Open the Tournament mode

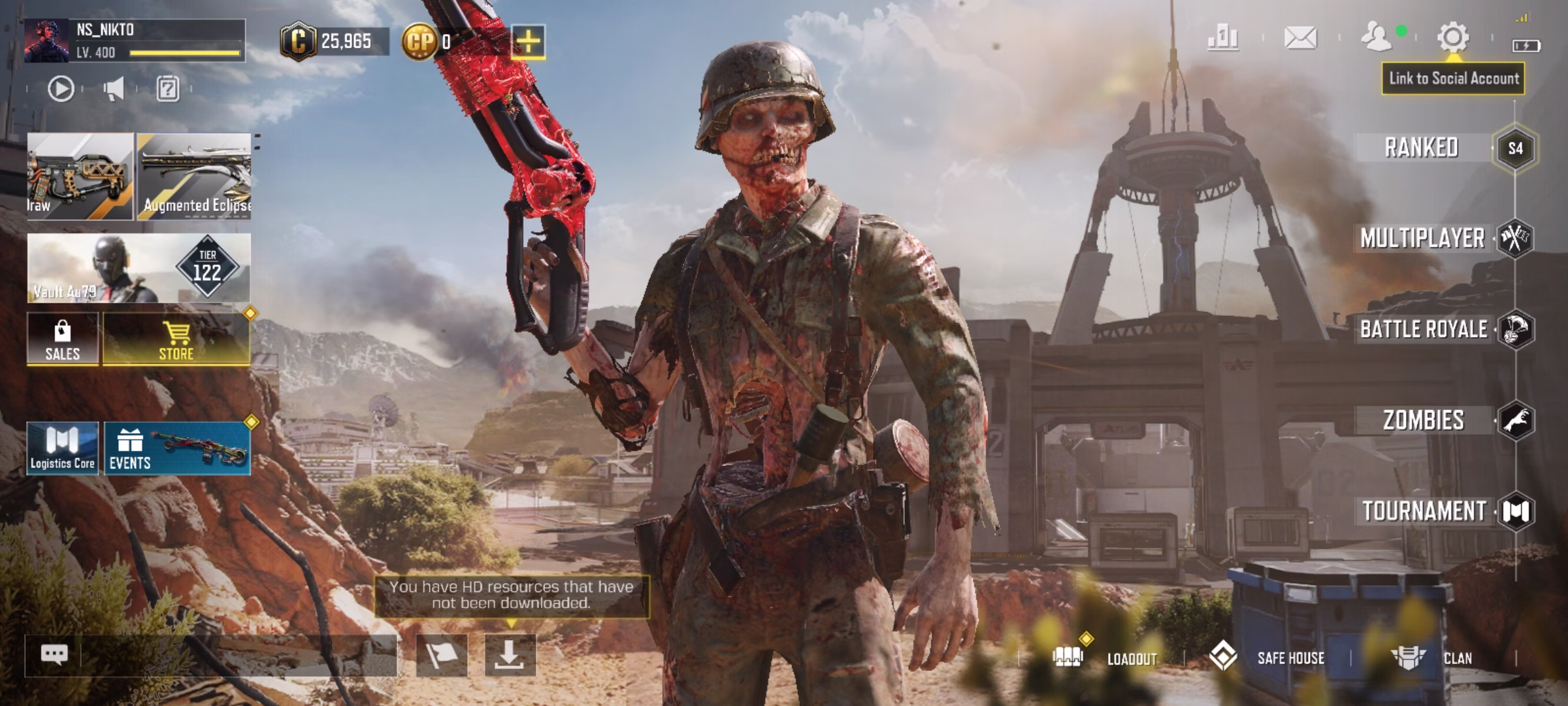pos(1424,511)
